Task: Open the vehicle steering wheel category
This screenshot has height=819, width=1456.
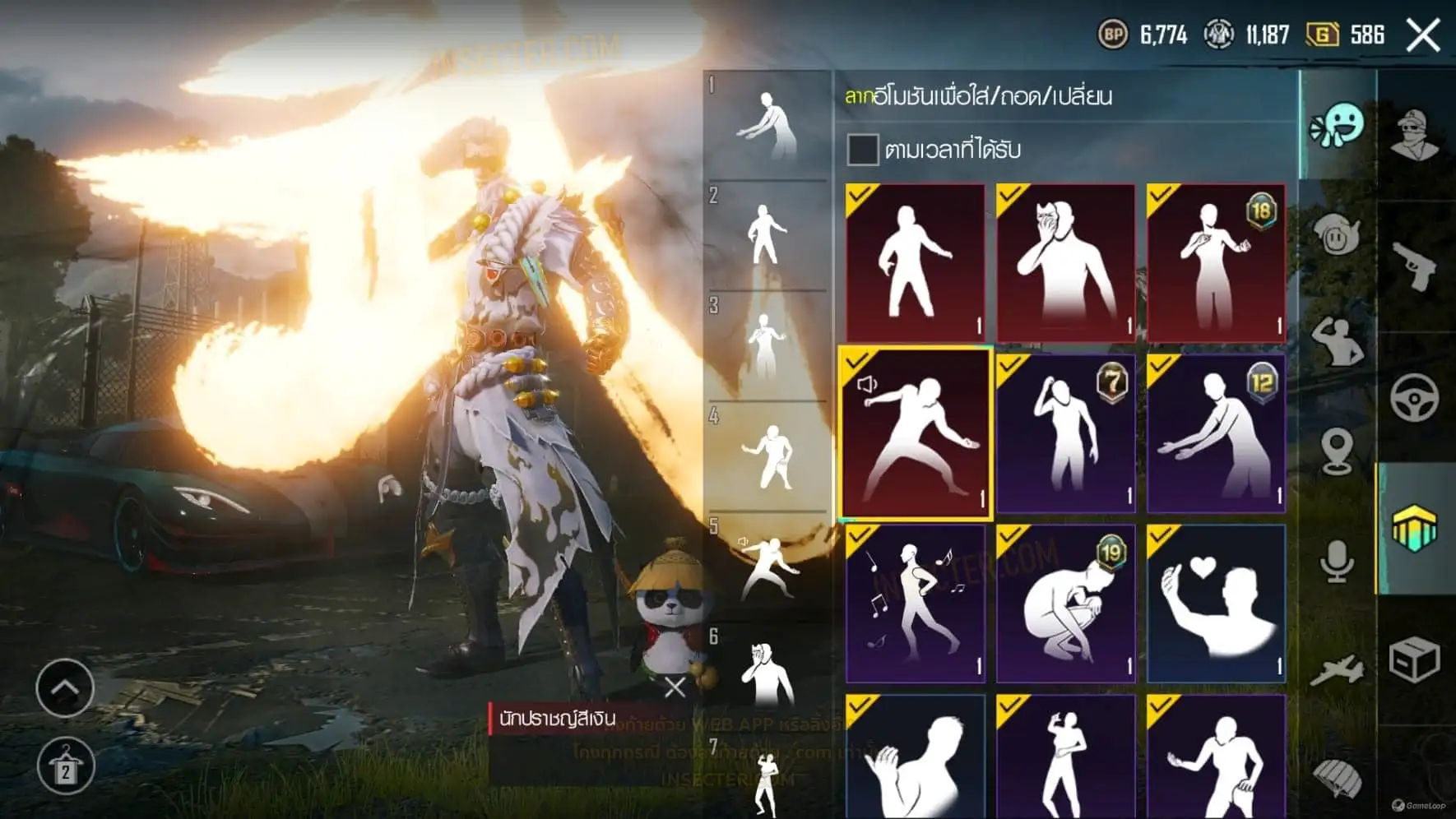Action: [1415, 397]
